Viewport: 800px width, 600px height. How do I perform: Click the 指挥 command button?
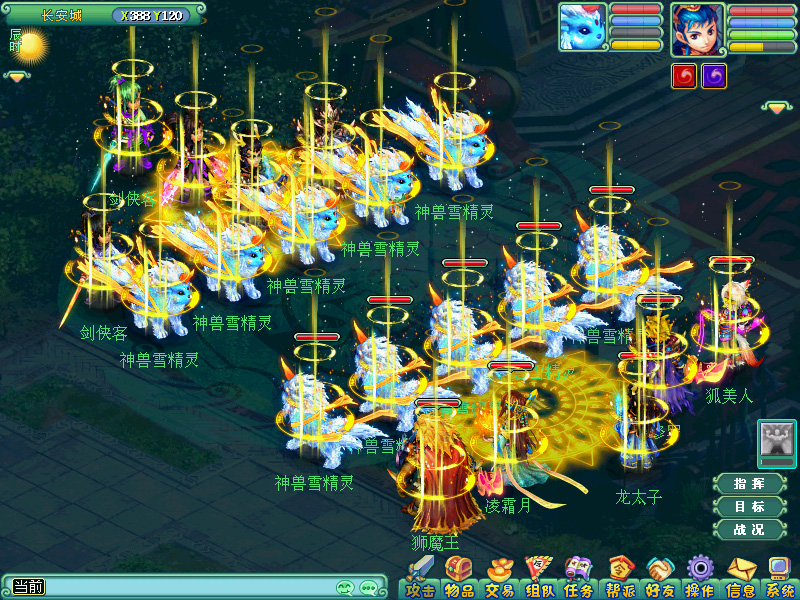[x=749, y=483]
